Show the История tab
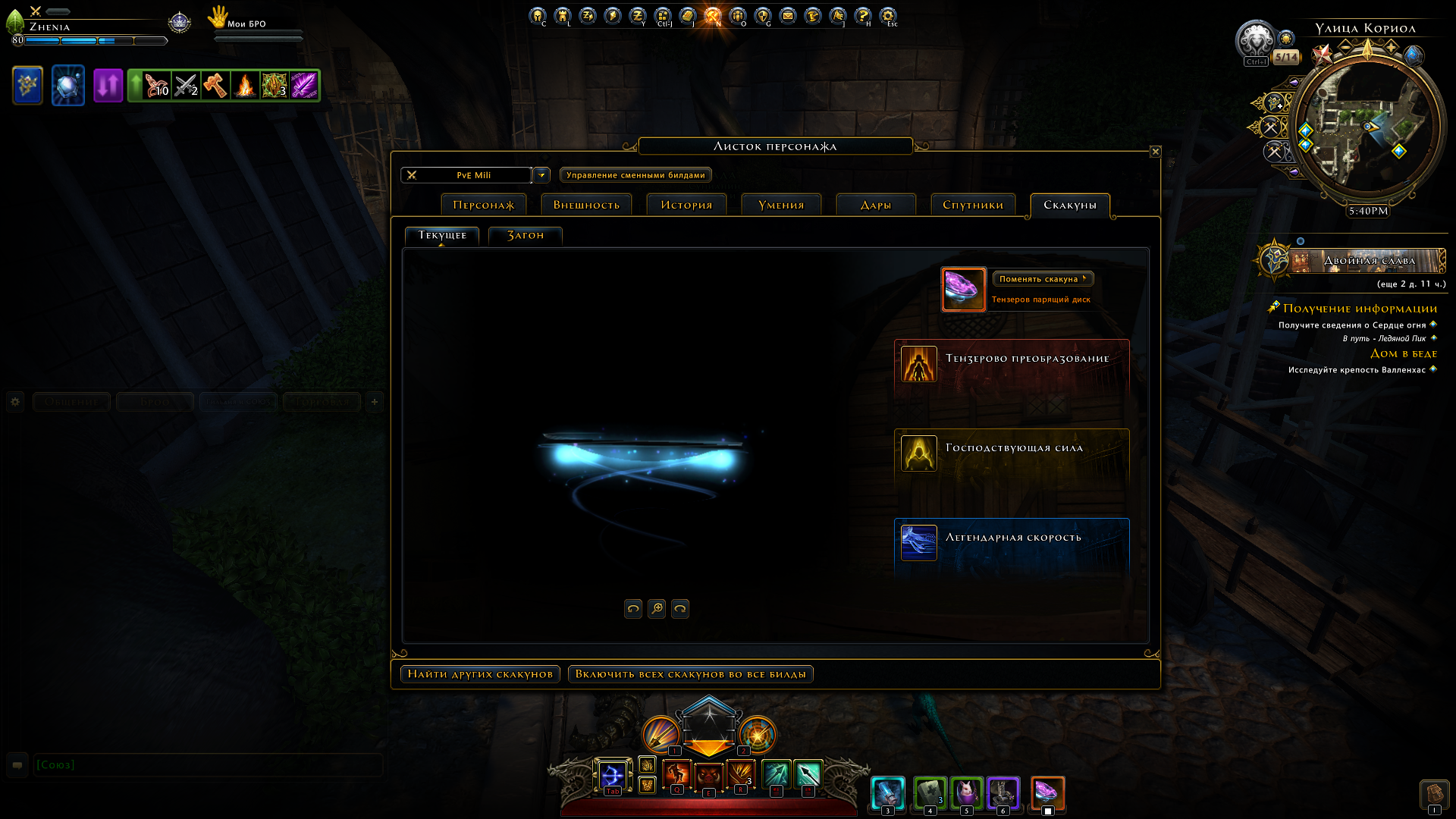Image resolution: width=1456 pixels, height=819 pixels. [686, 205]
